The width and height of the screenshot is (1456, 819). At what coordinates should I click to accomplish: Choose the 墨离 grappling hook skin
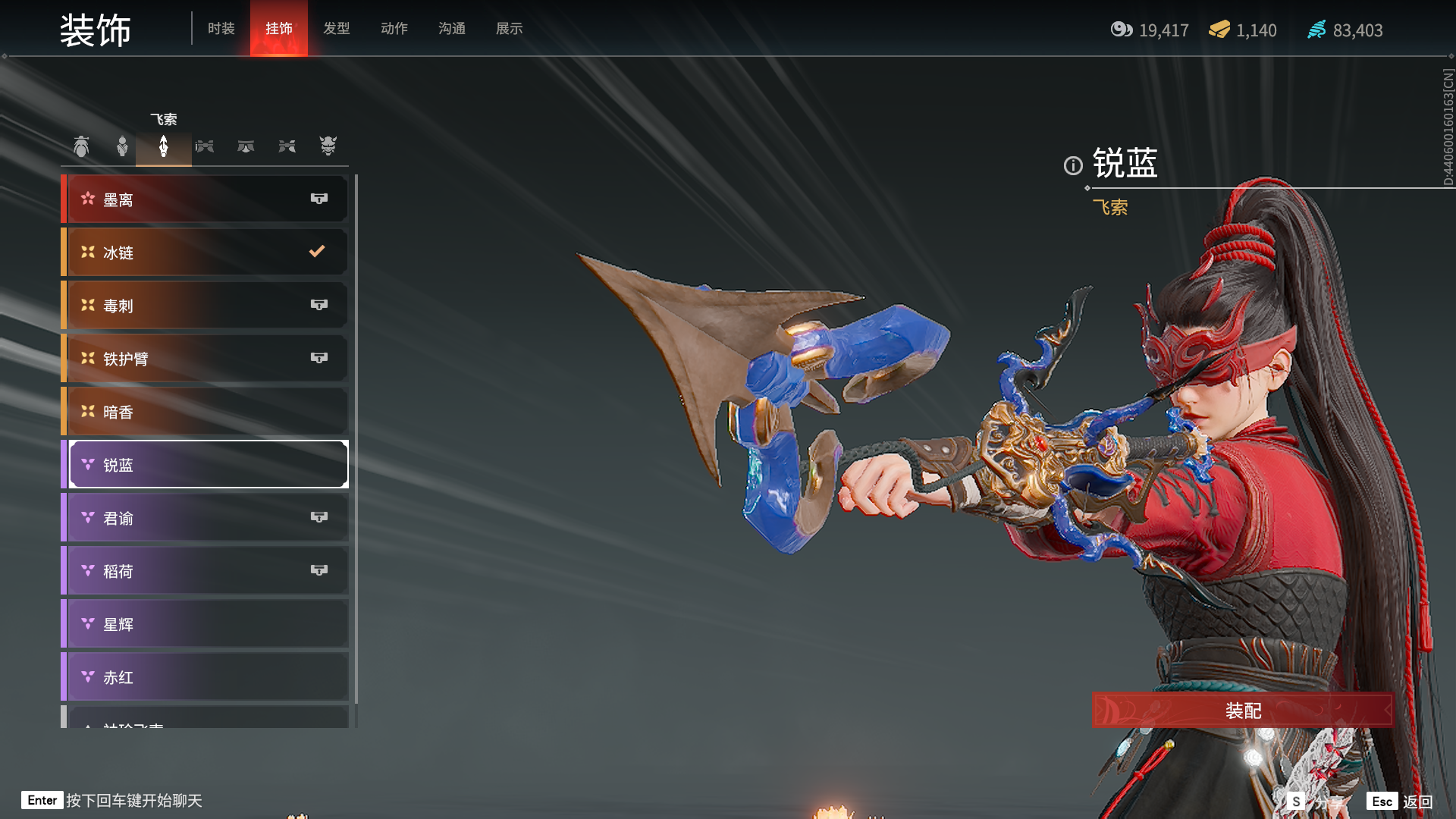click(206, 199)
